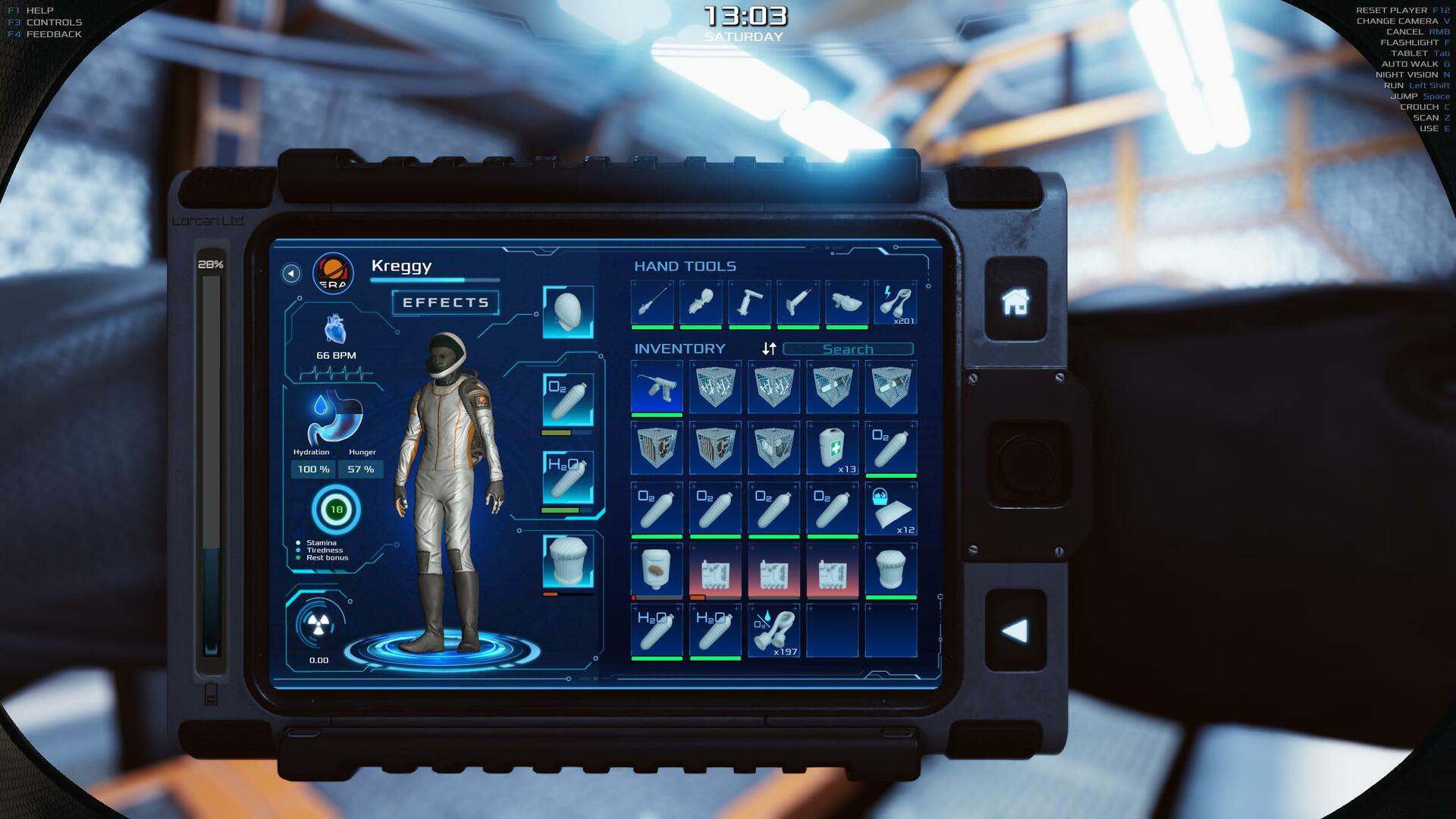The image size is (1456, 819).
Task: Click the tablet's home button
Action: tap(1015, 301)
